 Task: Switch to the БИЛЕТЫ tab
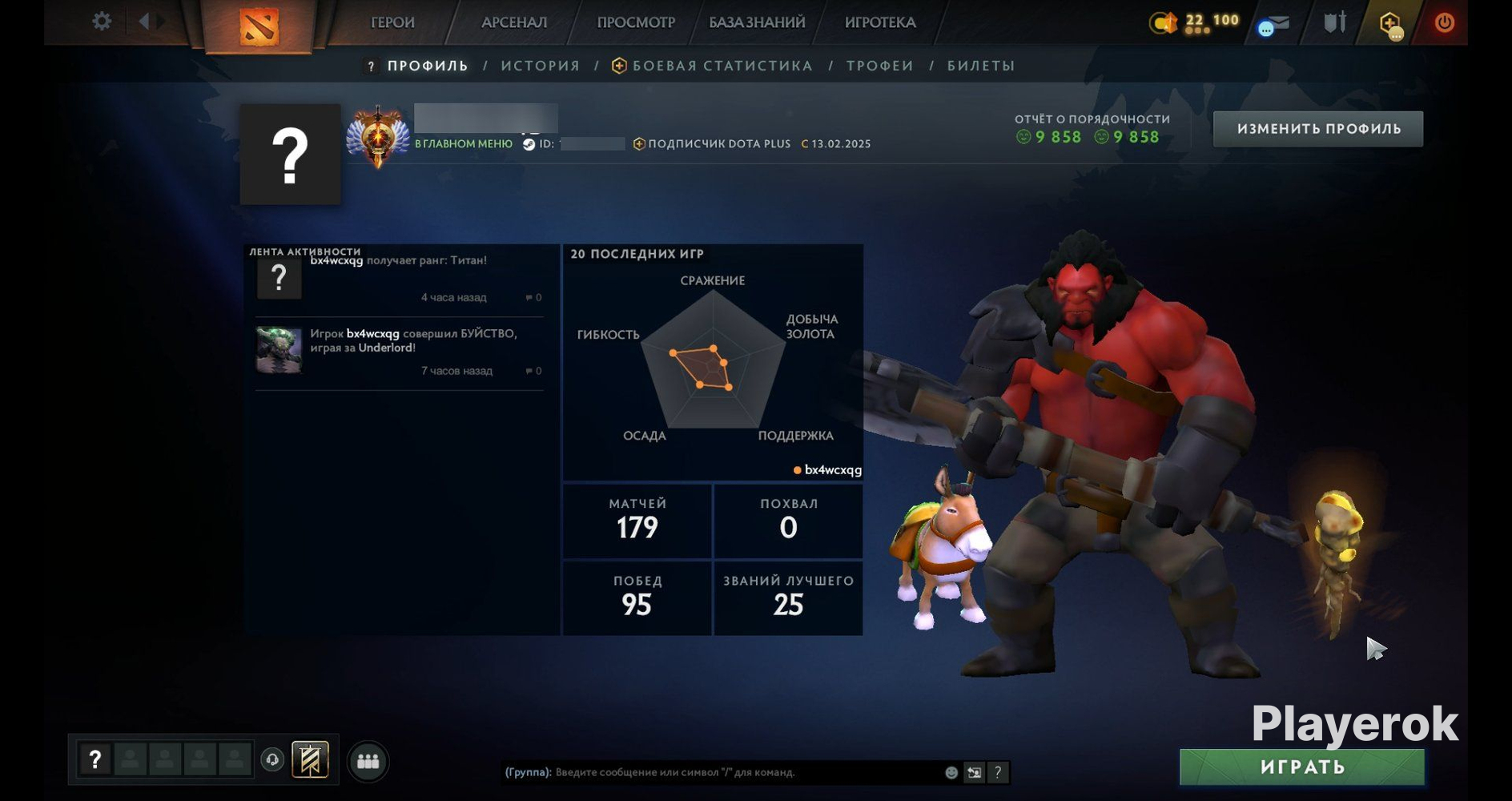(x=981, y=66)
